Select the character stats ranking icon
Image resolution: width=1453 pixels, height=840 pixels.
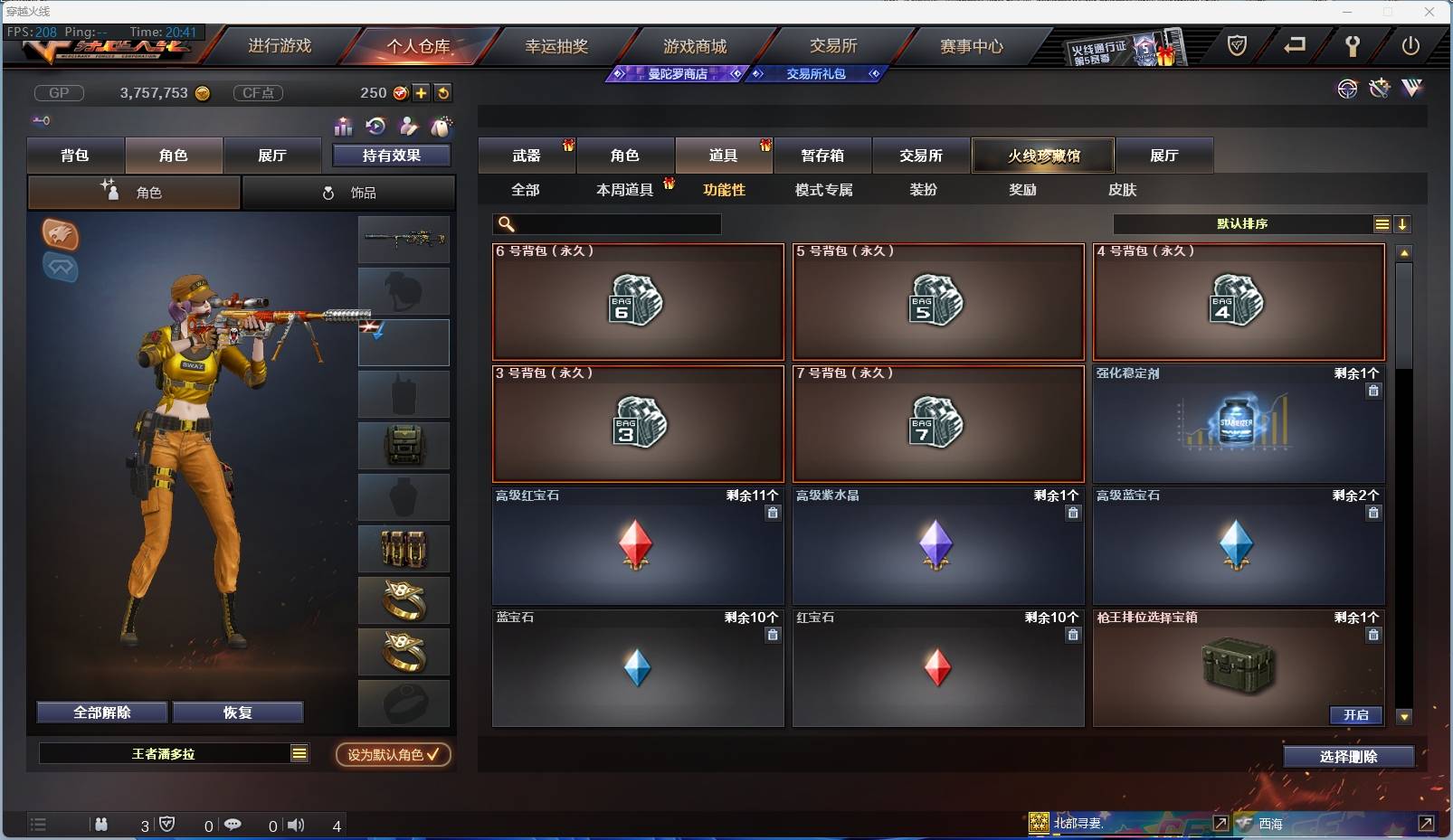[x=344, y=127]
